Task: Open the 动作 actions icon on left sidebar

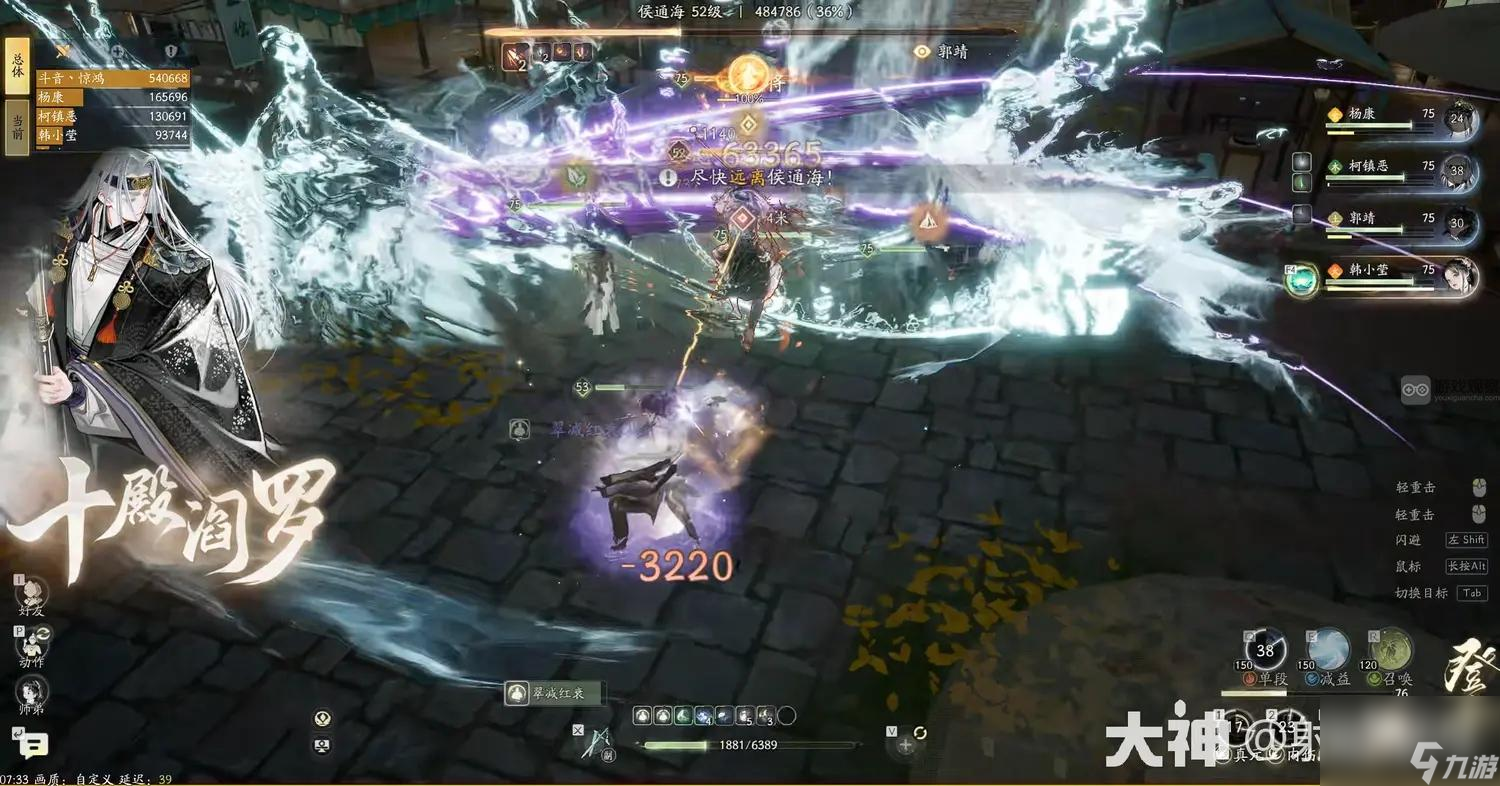Action: coord(30,645)
